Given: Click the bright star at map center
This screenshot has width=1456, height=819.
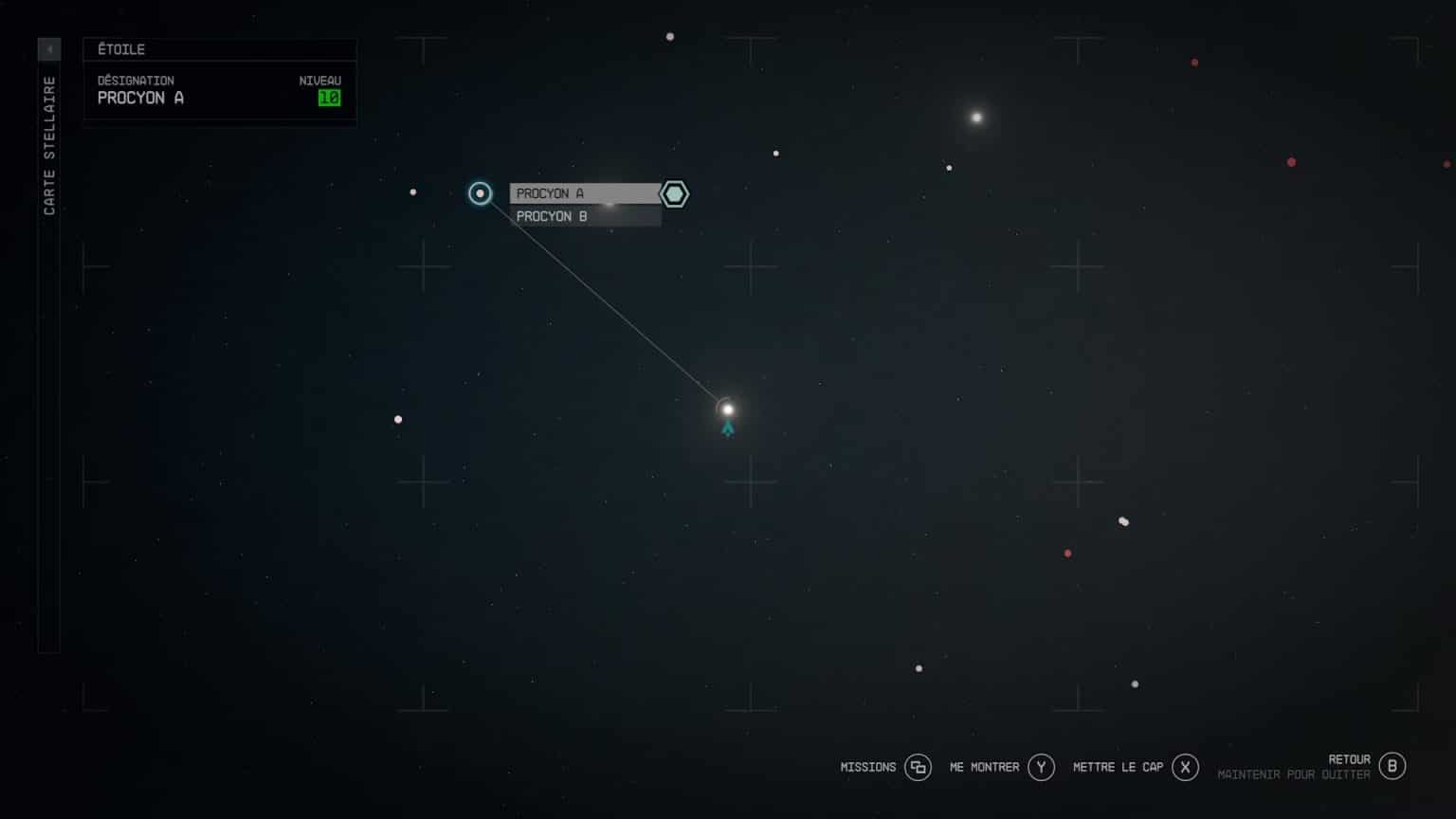Looking at the screenshot, I should click(x=727, y=409).
